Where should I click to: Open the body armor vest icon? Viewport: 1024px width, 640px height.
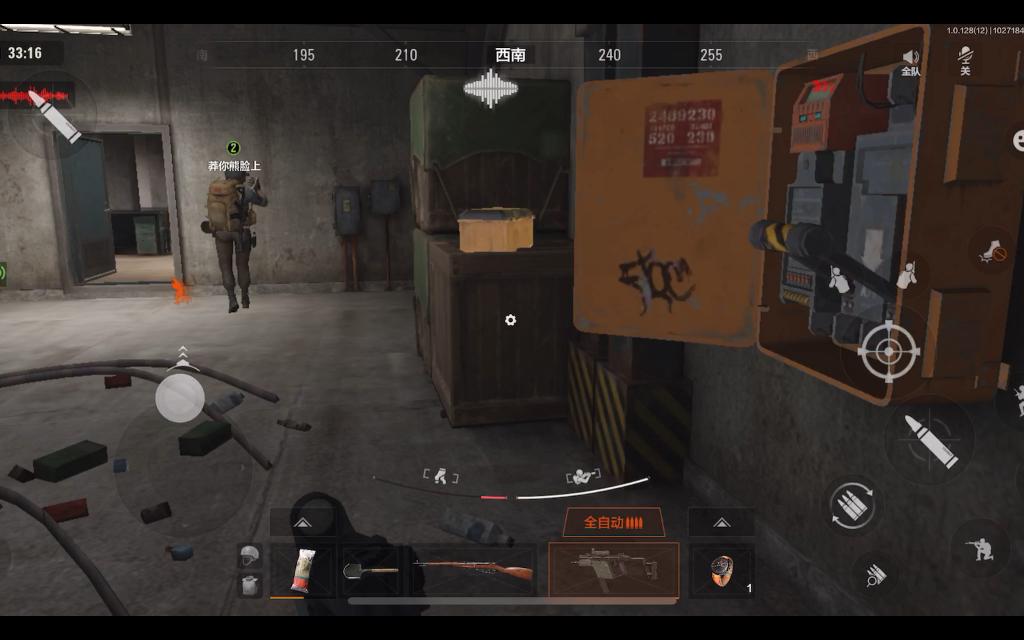[250, 585]
